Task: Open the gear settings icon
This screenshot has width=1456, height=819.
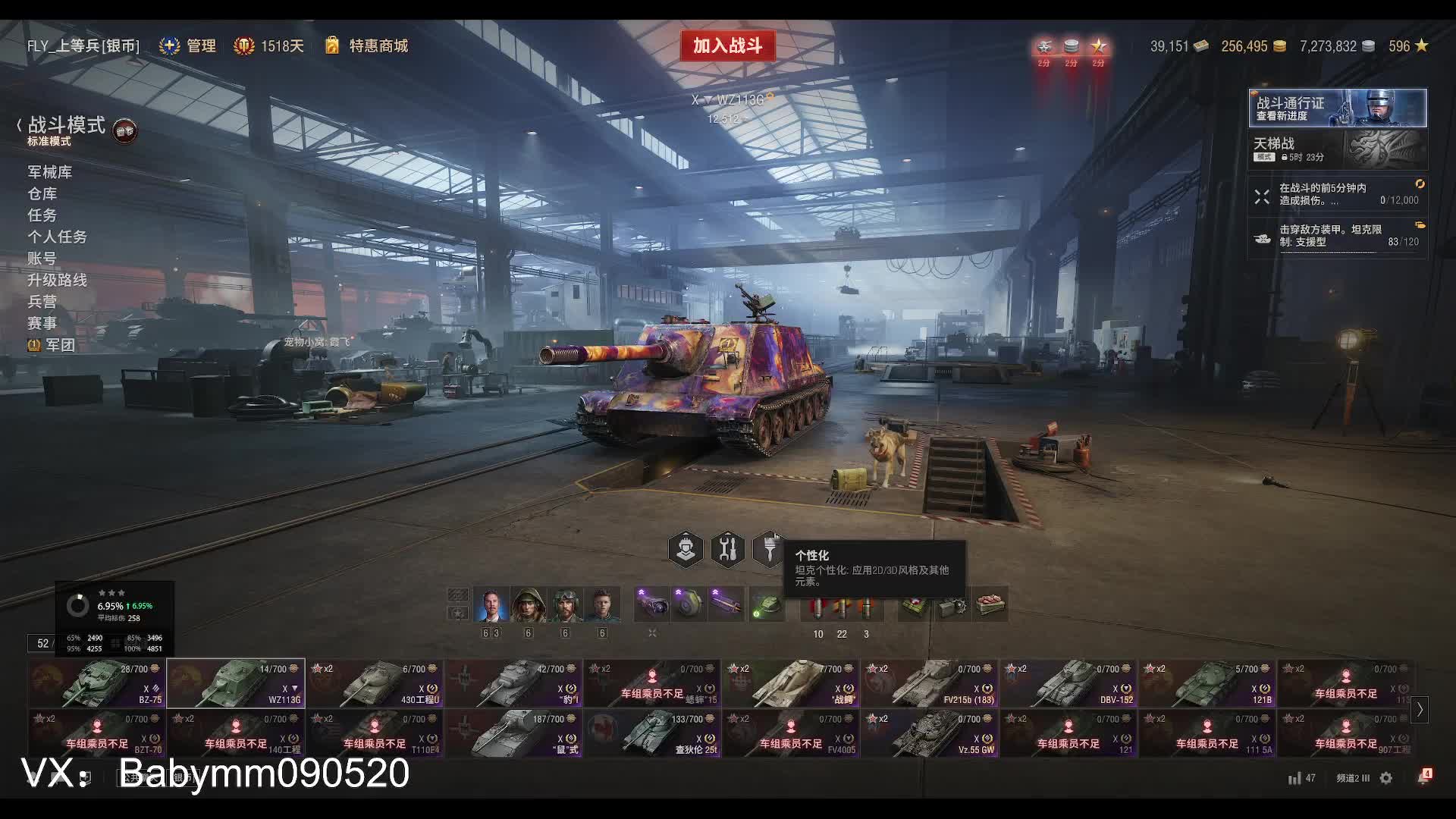Action: 1386,778
